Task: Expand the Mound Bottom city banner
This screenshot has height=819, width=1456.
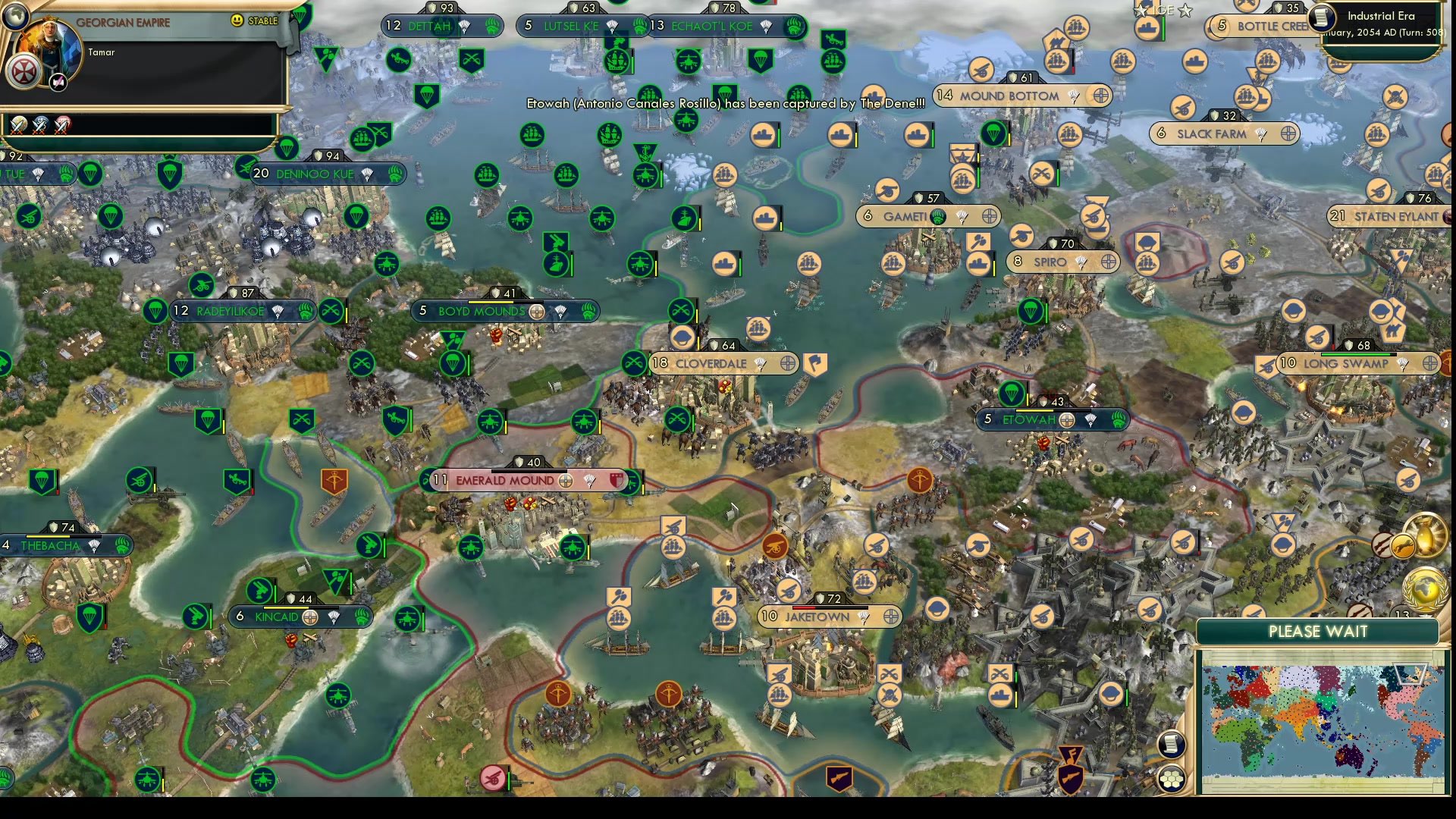Action: click(1009, 96)
